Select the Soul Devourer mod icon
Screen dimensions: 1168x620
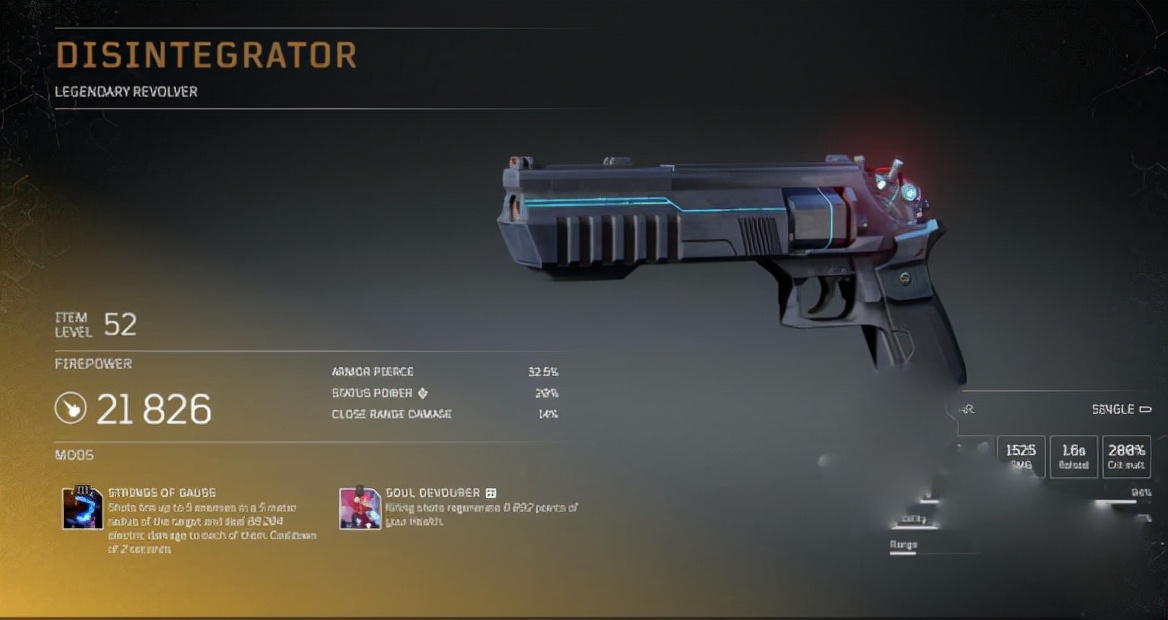pos(360,508)
